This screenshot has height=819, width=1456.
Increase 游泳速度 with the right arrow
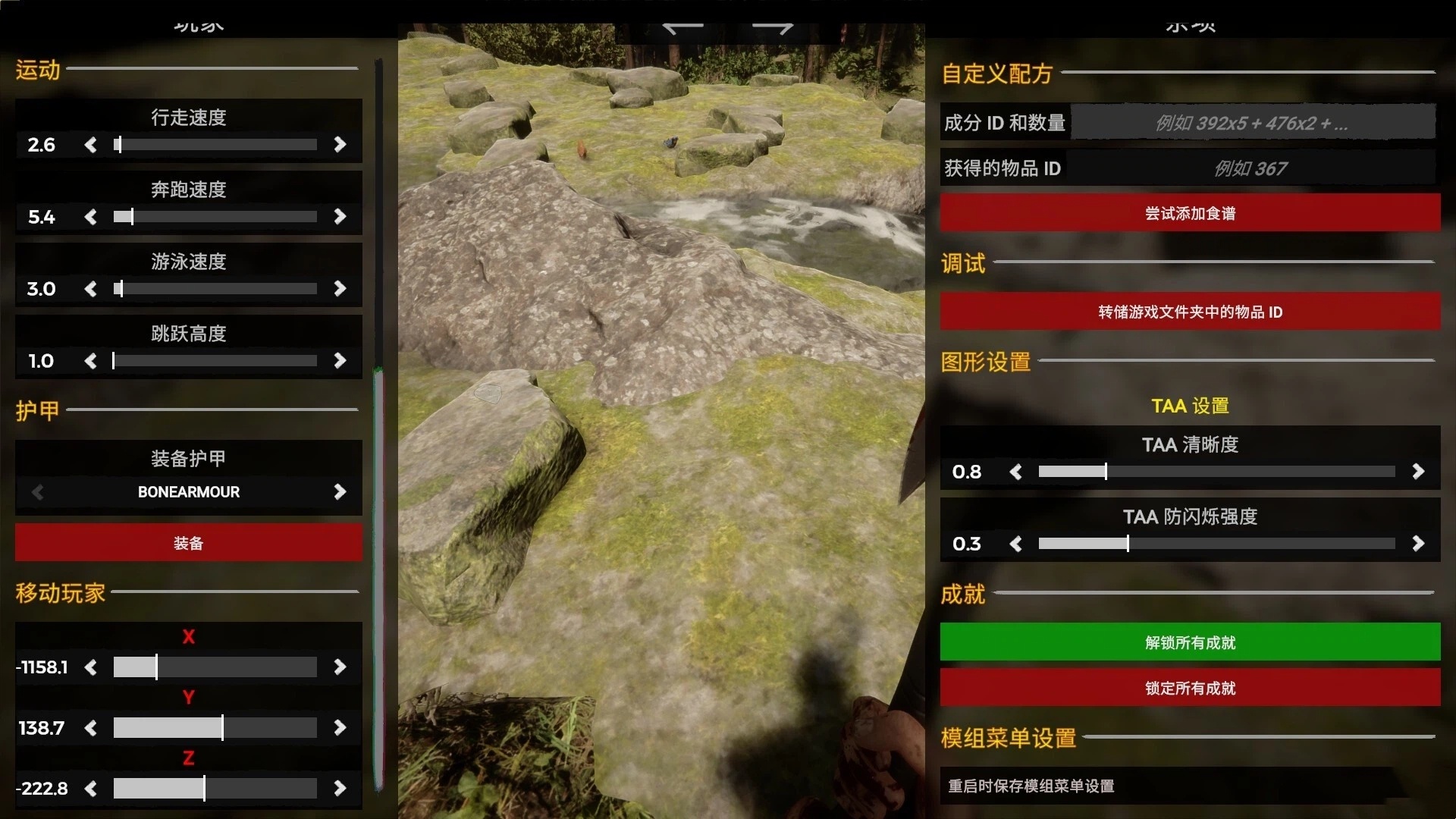(340, 288)
